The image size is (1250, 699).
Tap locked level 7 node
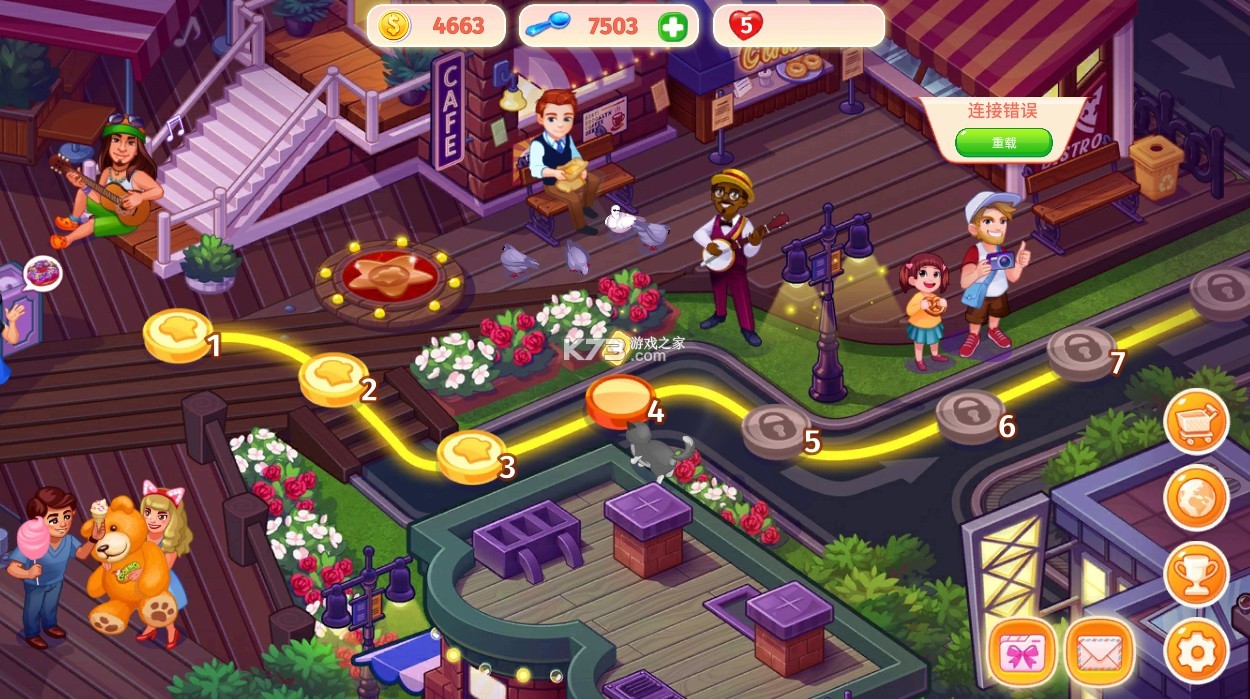(1080, 351)
